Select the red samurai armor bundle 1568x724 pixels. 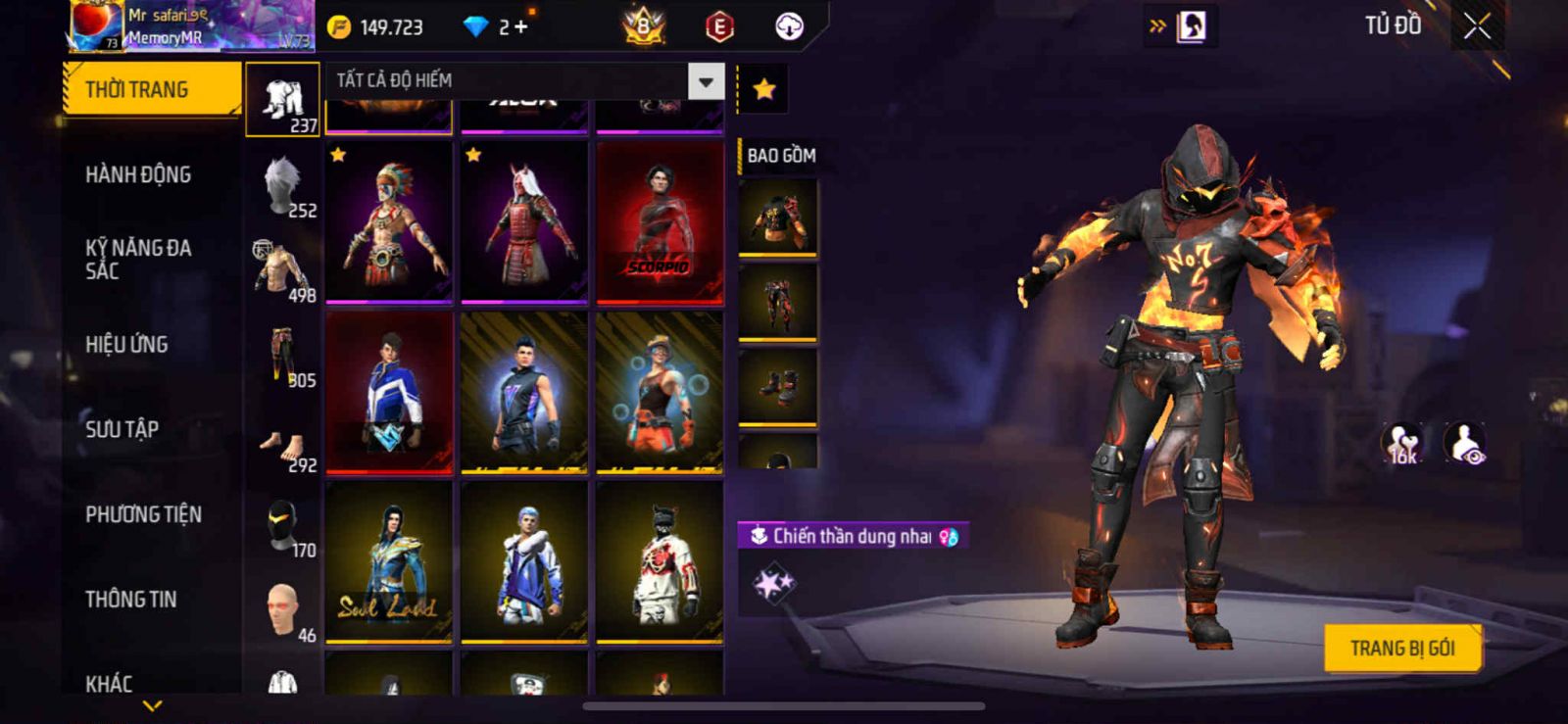(x=524, y=222)
